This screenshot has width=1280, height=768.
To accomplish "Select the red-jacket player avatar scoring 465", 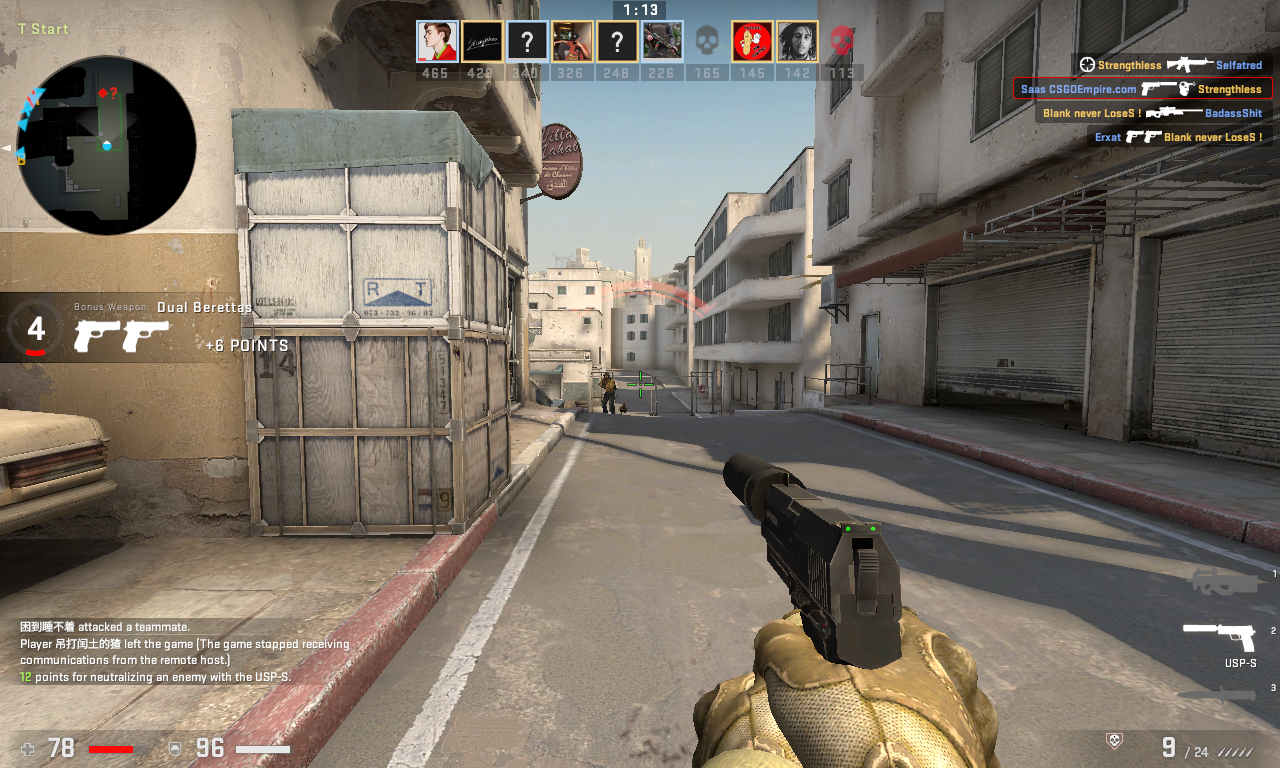I will coord(437,42).
